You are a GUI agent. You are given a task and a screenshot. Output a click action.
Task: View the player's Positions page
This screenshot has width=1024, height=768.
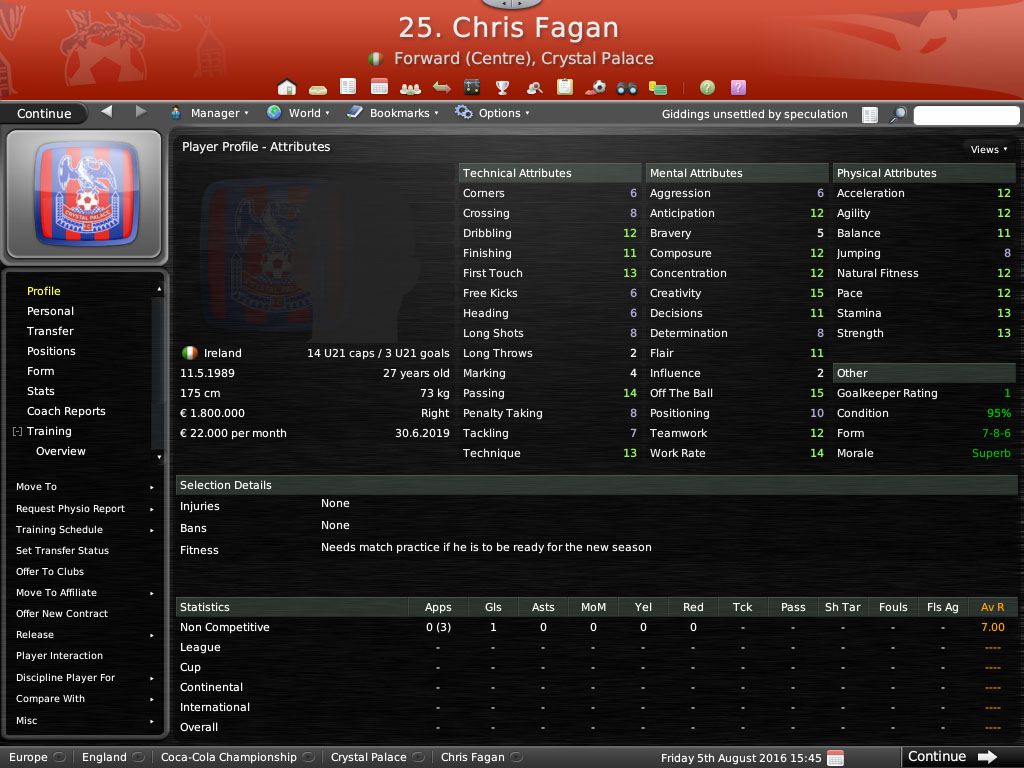coord(51,351)
